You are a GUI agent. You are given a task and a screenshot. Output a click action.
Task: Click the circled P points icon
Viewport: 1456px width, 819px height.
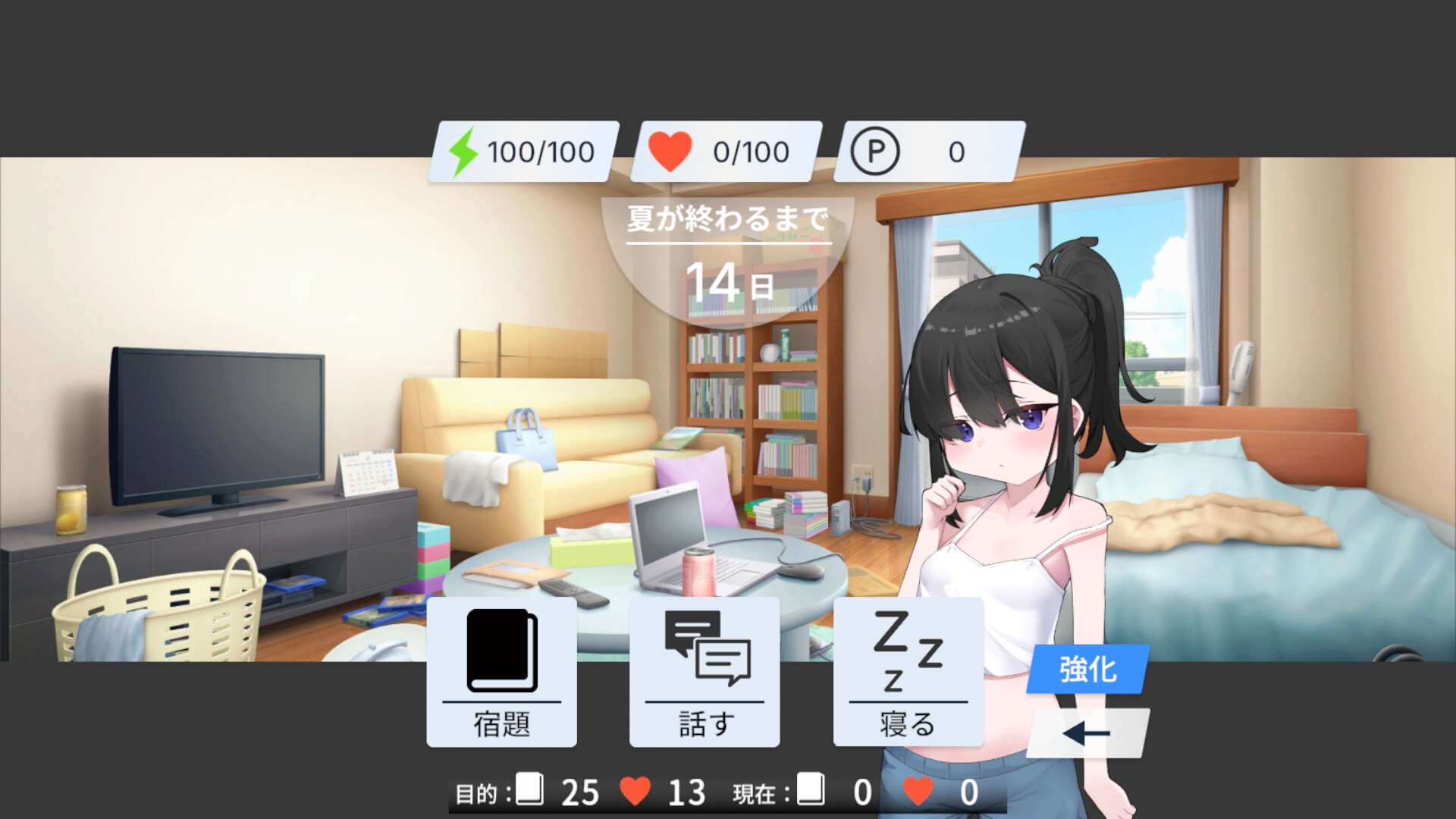click(x=877, y=150)
